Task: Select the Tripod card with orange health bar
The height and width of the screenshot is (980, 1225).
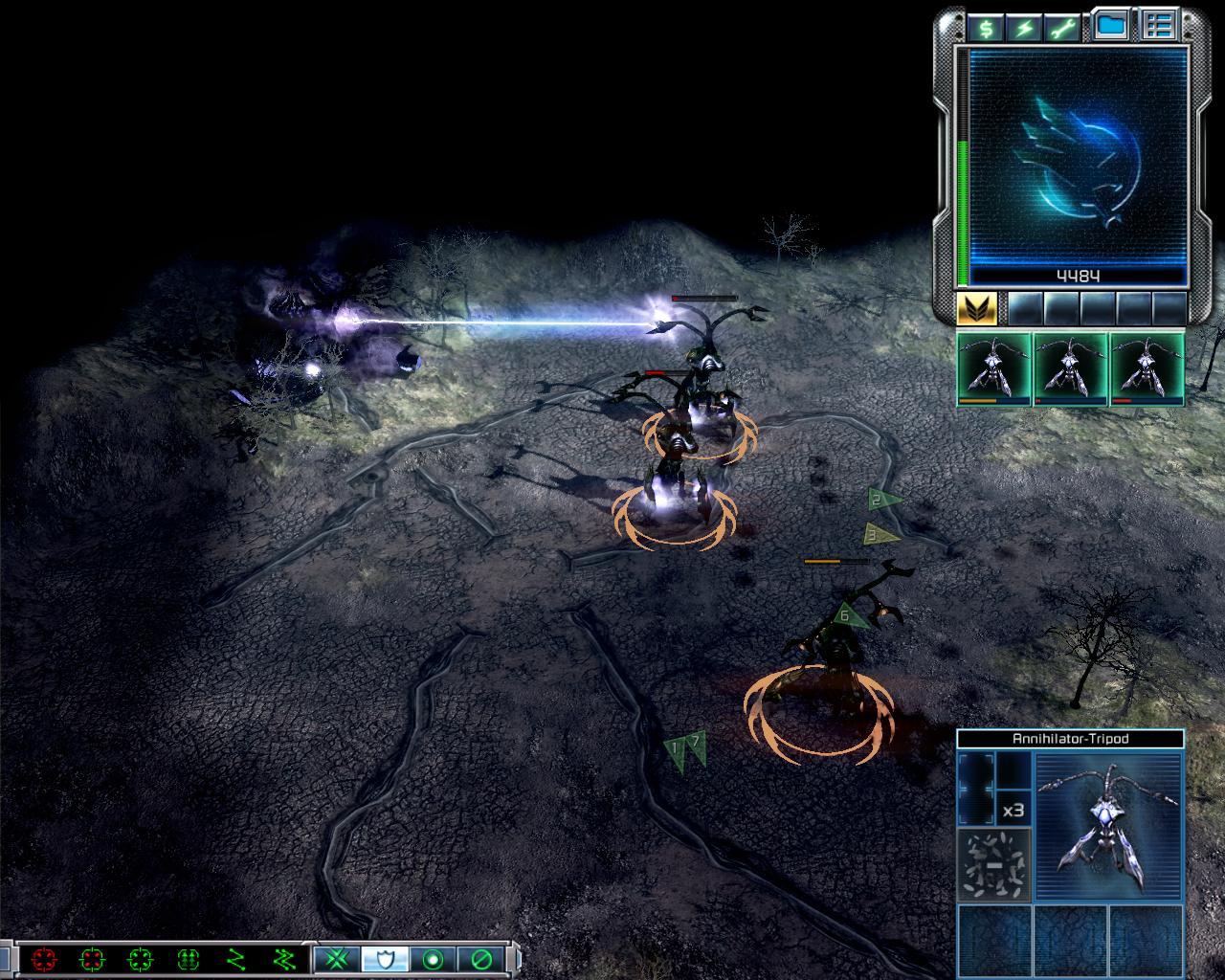Action: (993, 369)
